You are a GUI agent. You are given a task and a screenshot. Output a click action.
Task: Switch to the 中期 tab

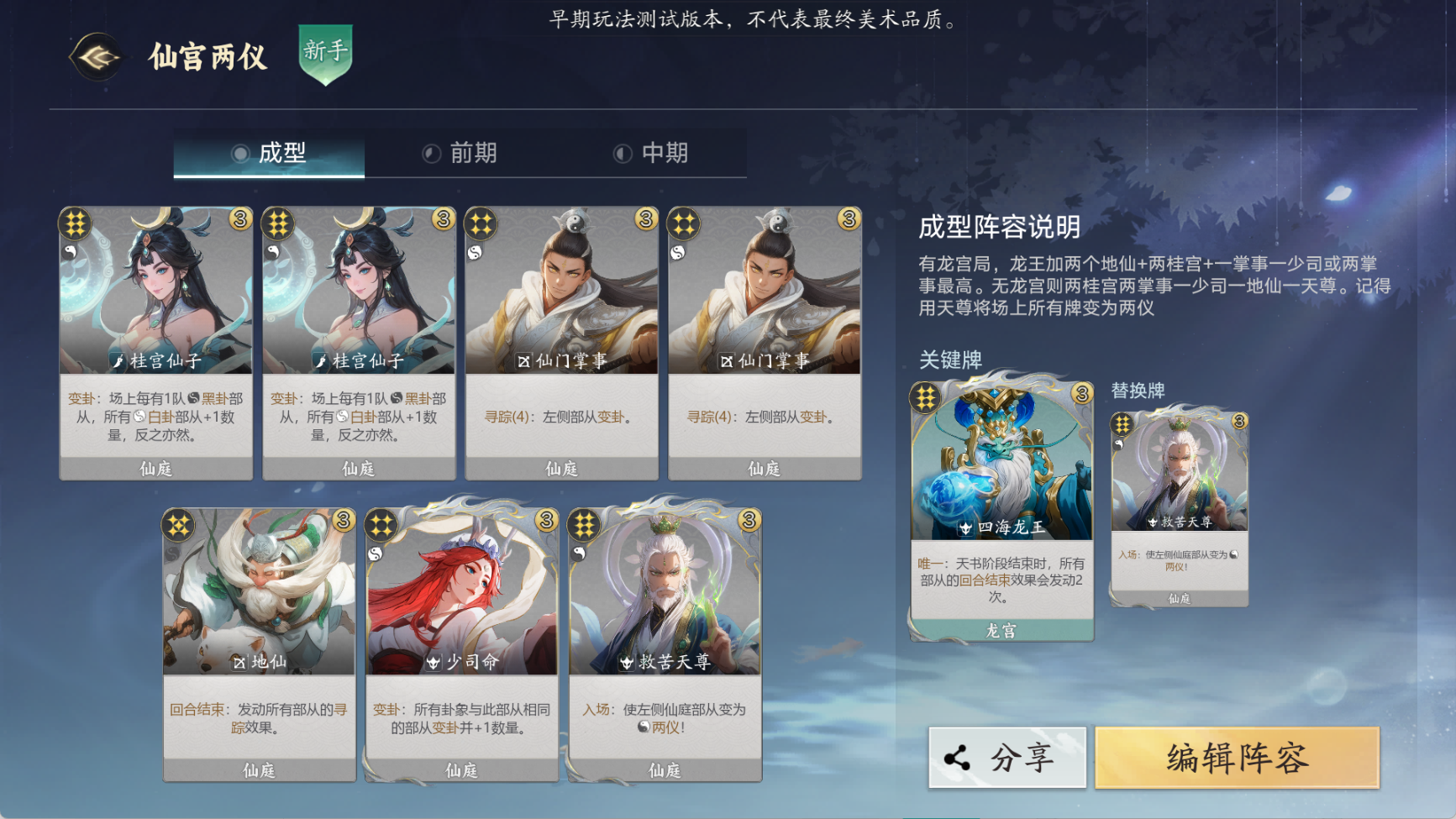coord(664,153)
